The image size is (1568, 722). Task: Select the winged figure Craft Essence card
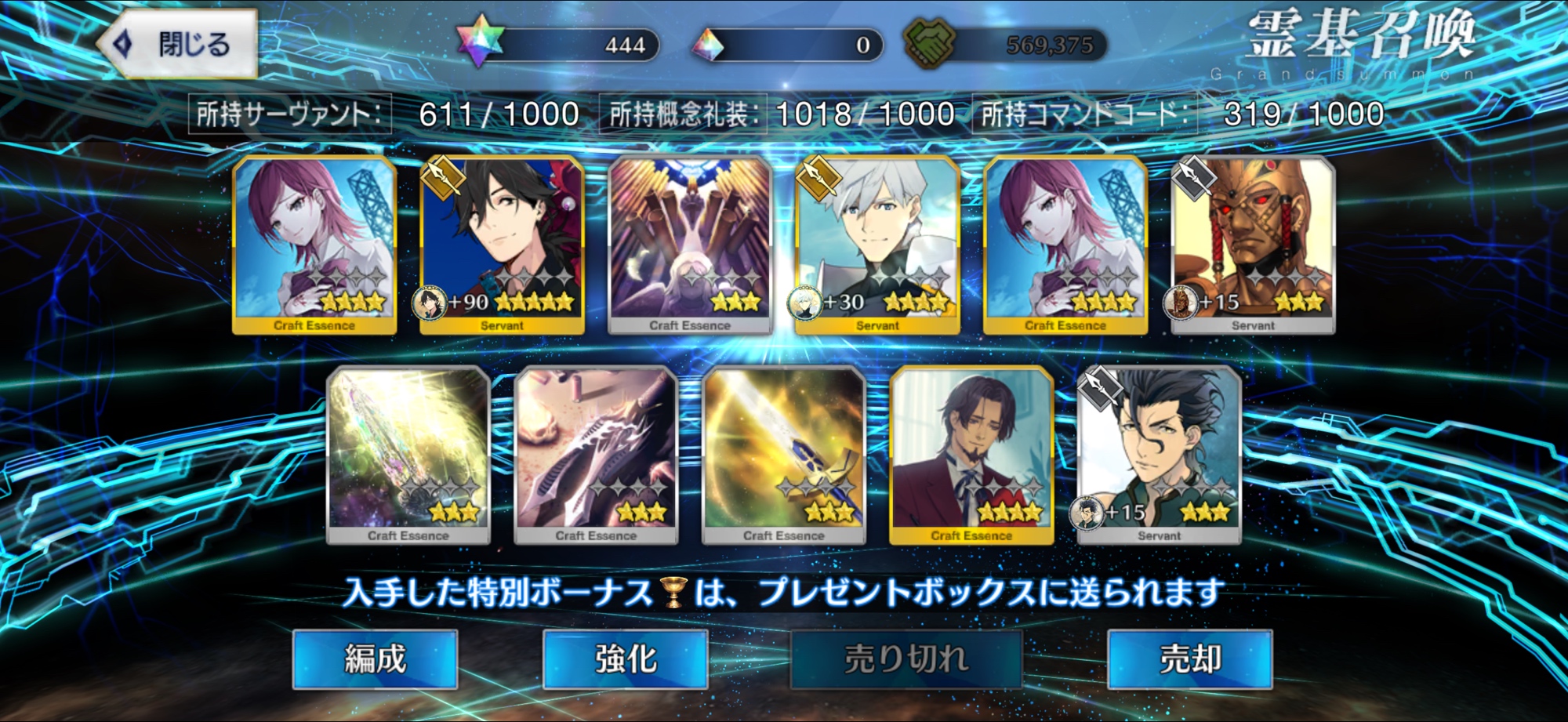pyautogui.click(x=690, y=245)
